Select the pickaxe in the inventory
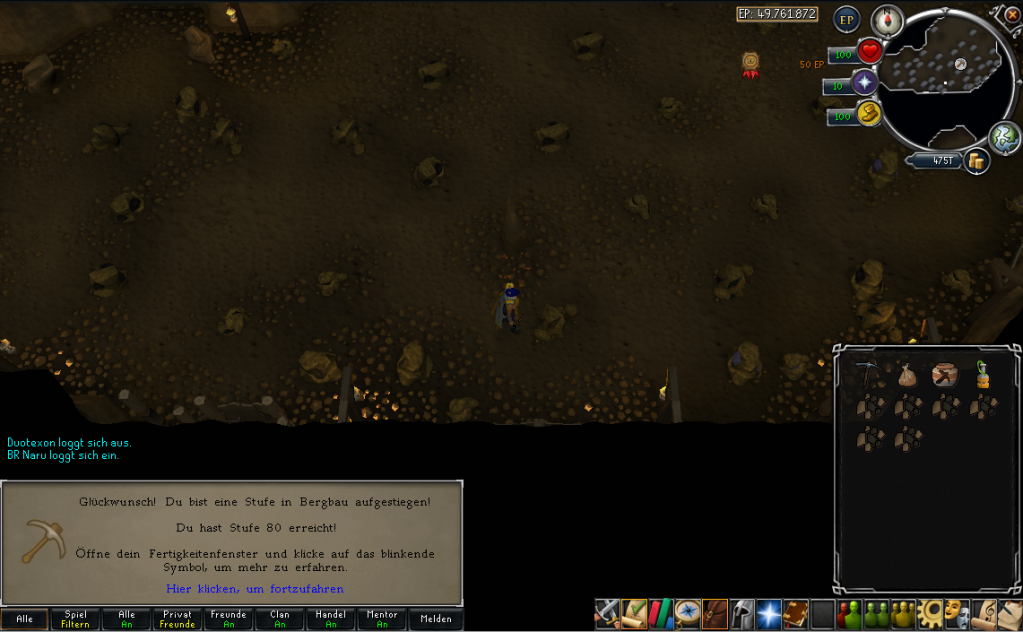The image size is (1023, 632). coord(867,375)
